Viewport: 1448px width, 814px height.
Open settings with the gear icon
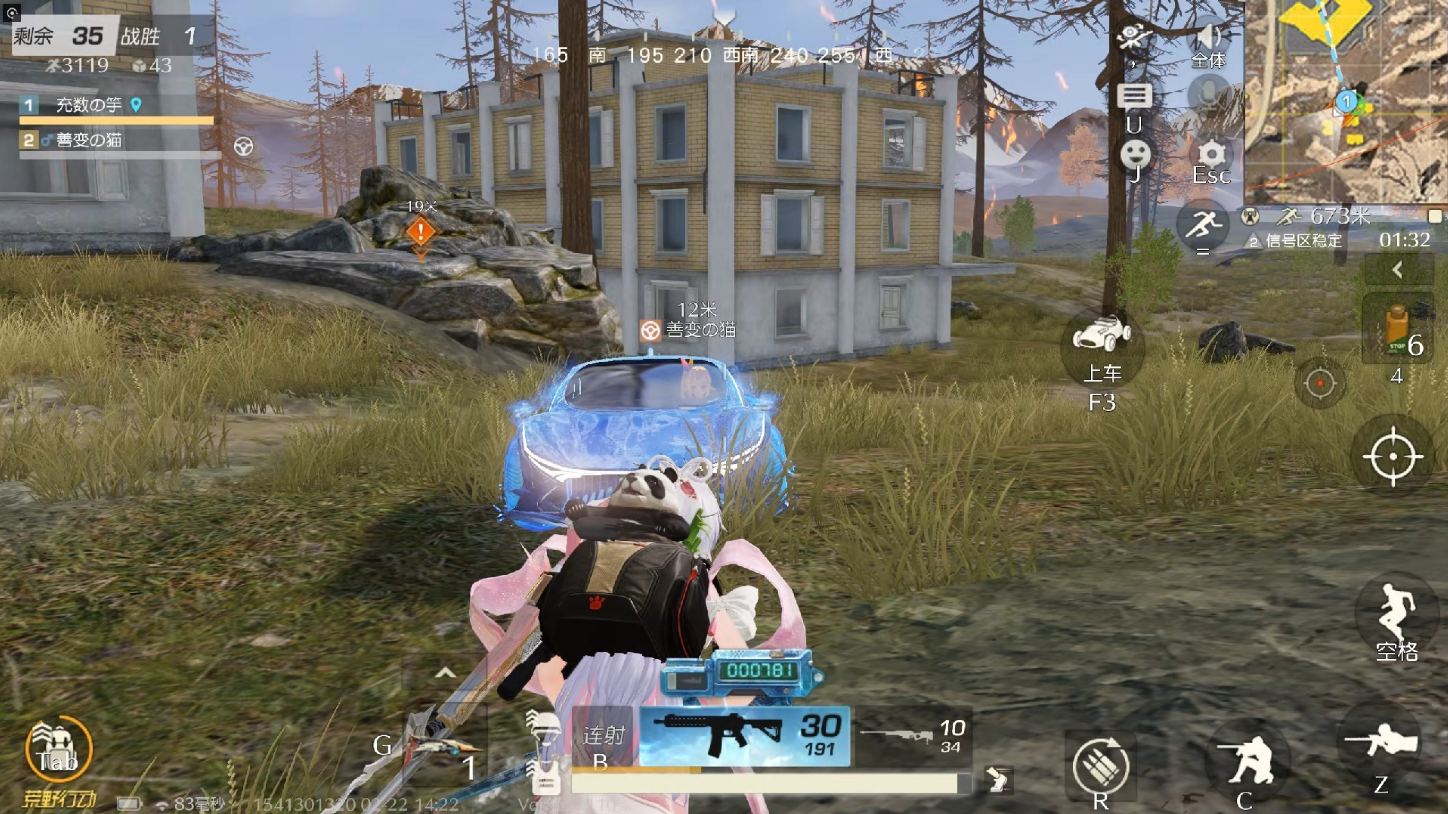point(1211,153)
